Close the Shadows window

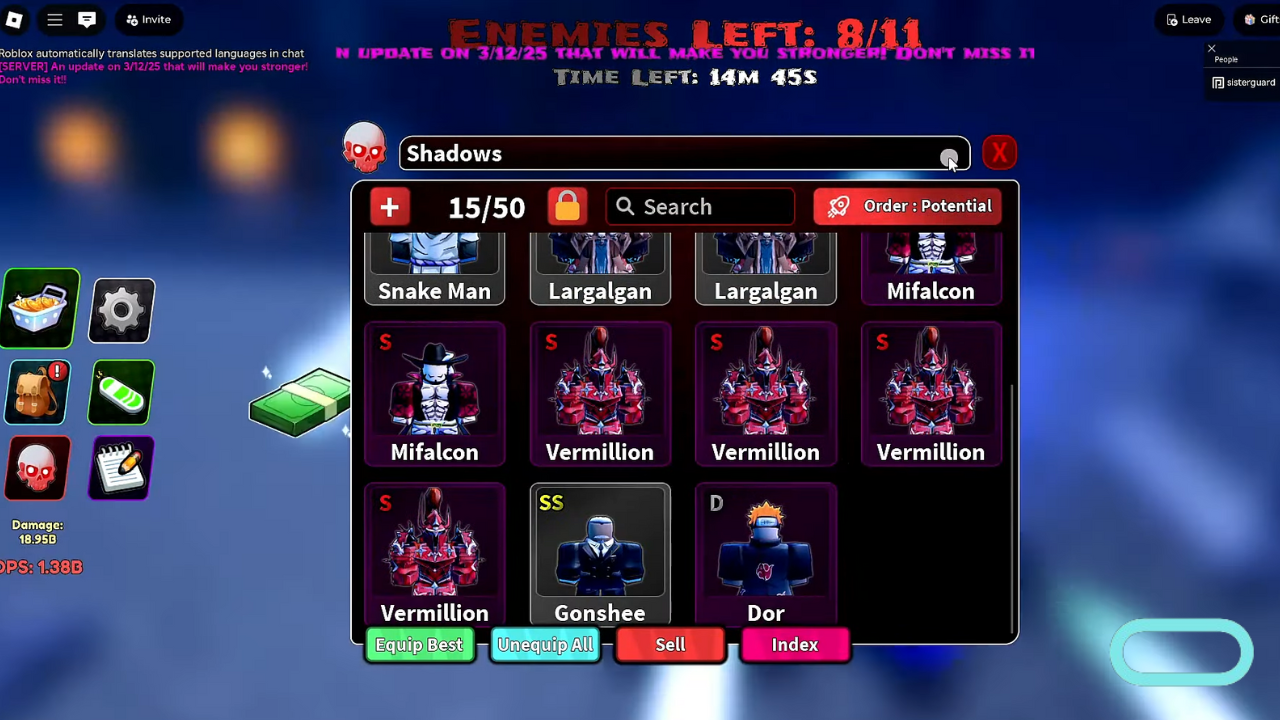coord(999,153)
